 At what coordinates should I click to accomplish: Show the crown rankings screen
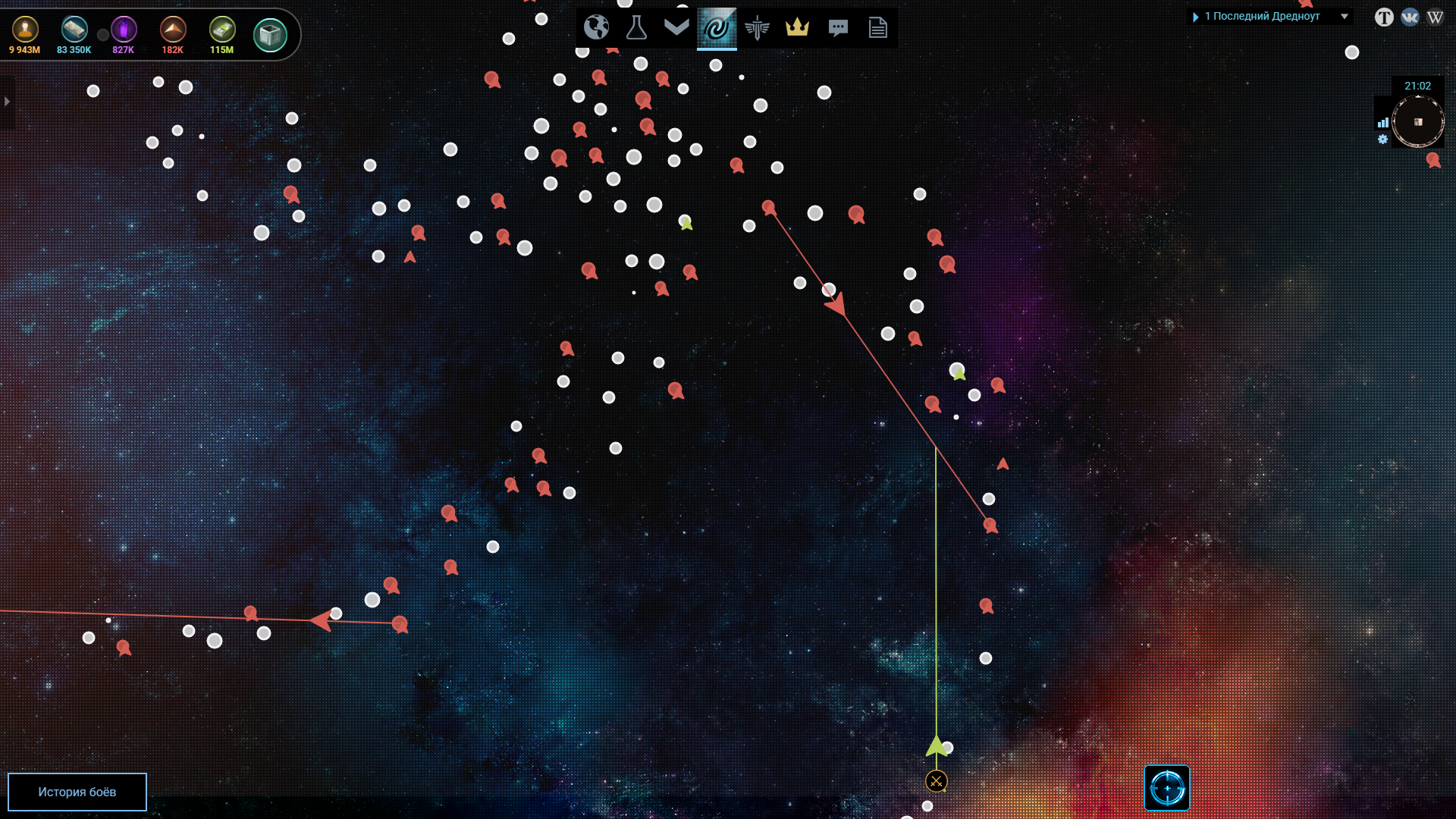click(x=797, y=28)
